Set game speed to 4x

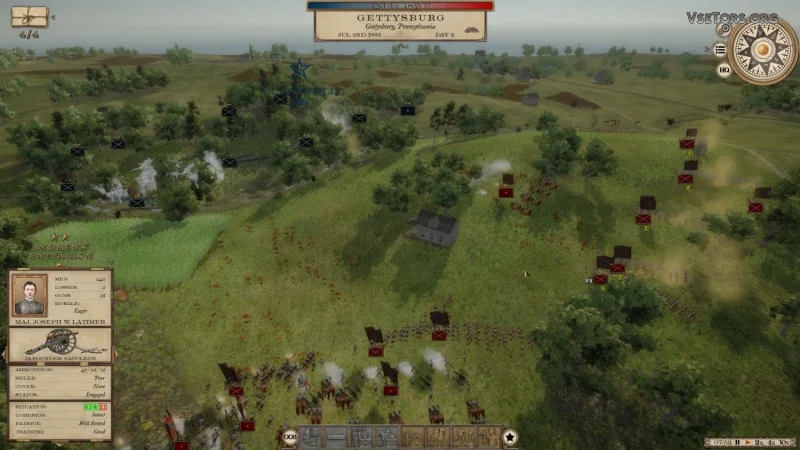point(772,441)
